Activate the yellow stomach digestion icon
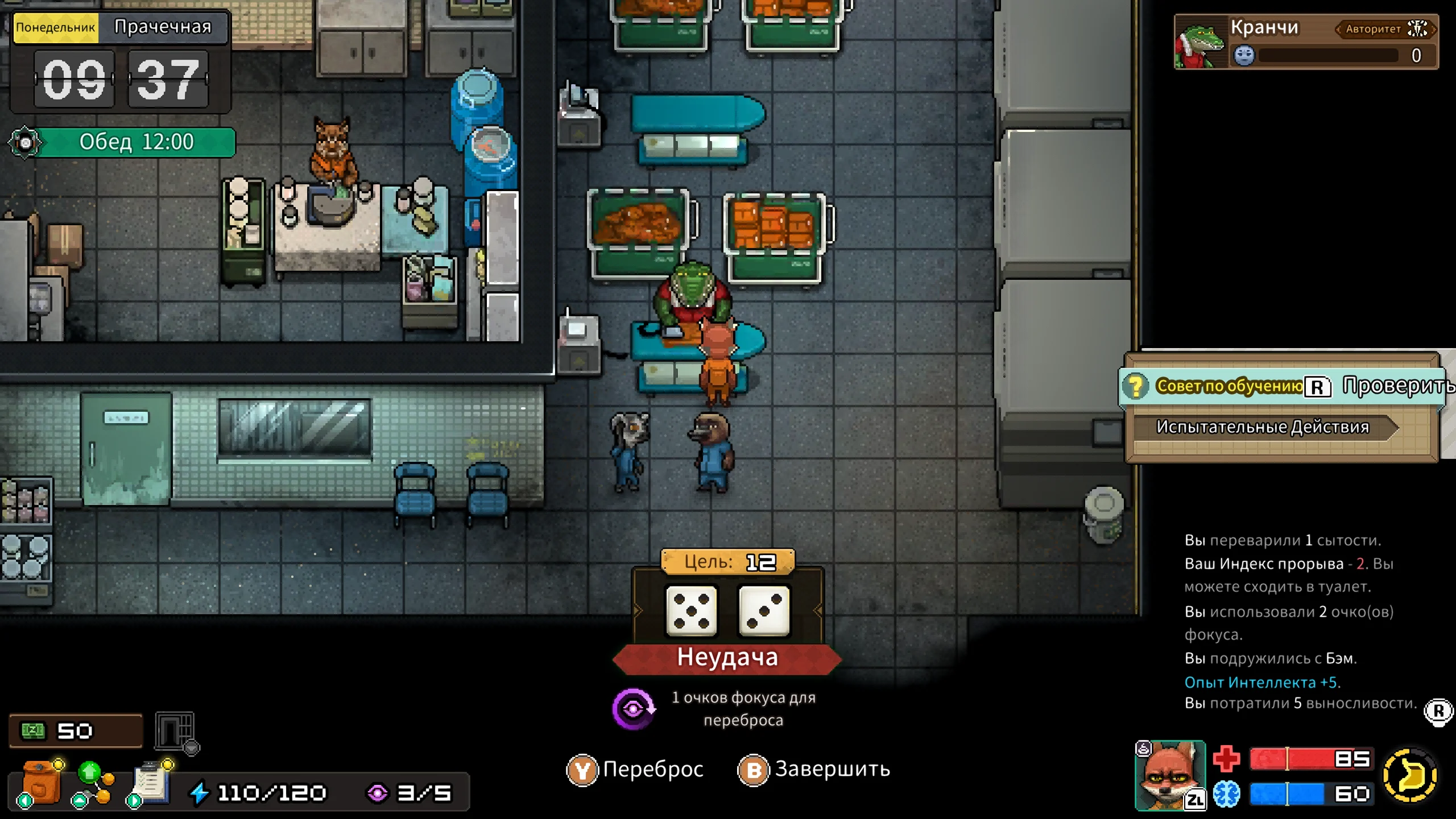Screen dimensions: 1456x819 point(1410,775)
